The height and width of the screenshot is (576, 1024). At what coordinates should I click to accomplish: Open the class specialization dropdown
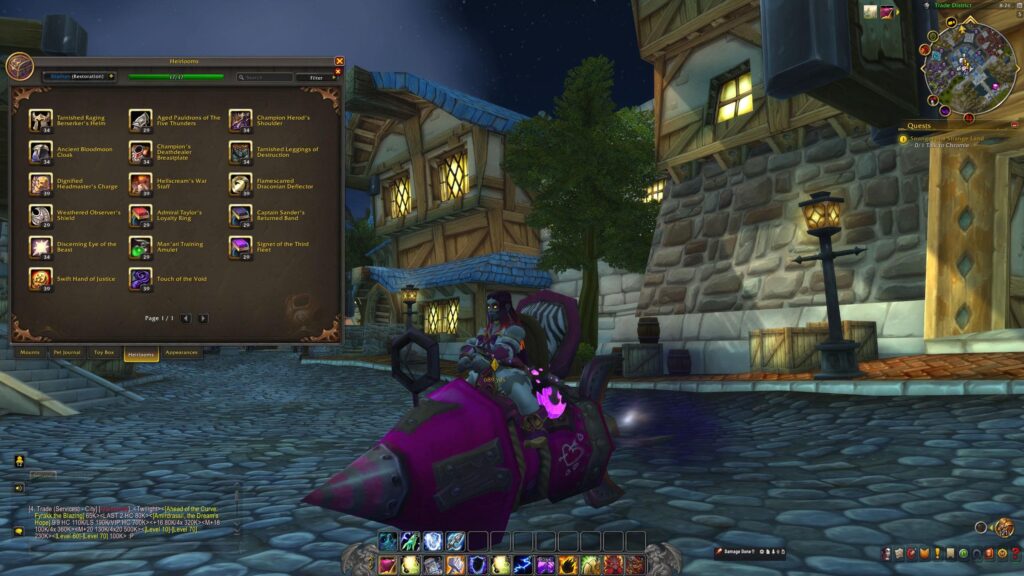[78, 76]
